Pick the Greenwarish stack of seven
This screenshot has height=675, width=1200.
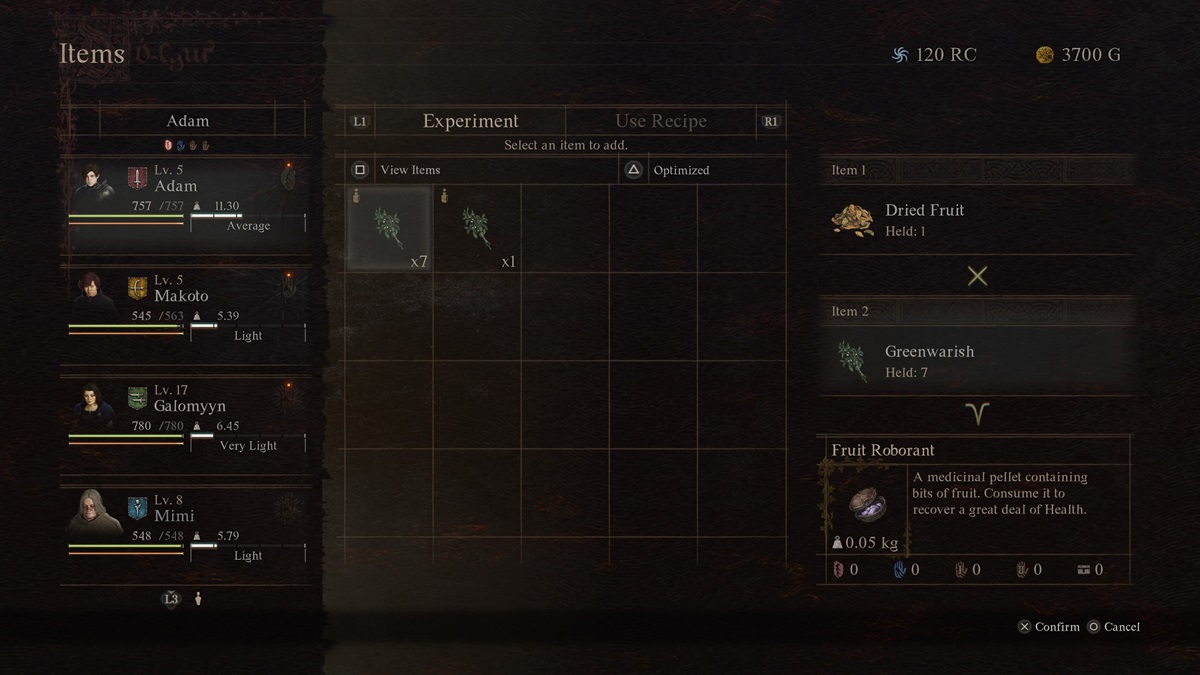(389, 229)
